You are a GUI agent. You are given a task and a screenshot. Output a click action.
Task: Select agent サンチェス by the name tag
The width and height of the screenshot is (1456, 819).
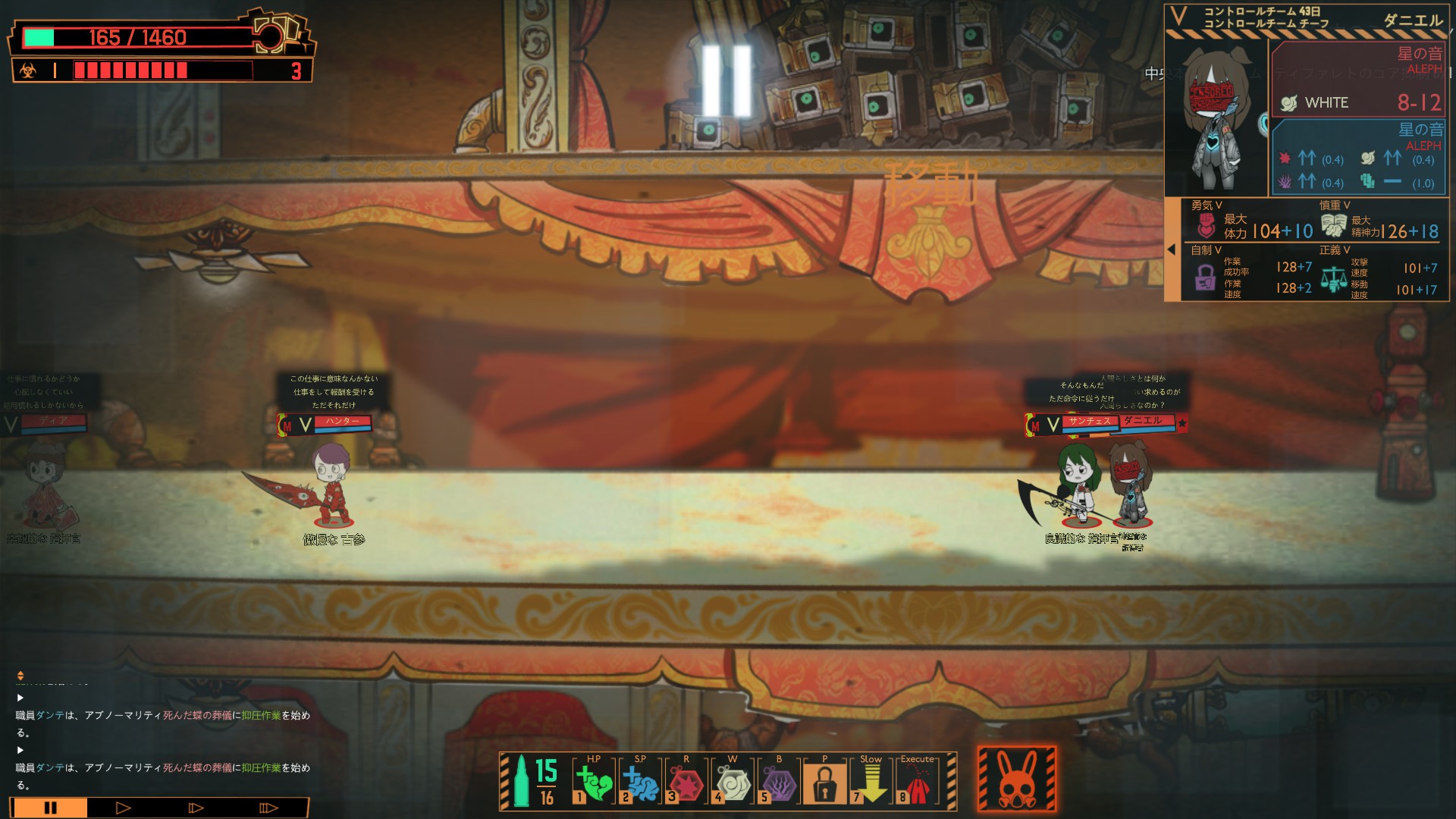tap(1089, 422)
